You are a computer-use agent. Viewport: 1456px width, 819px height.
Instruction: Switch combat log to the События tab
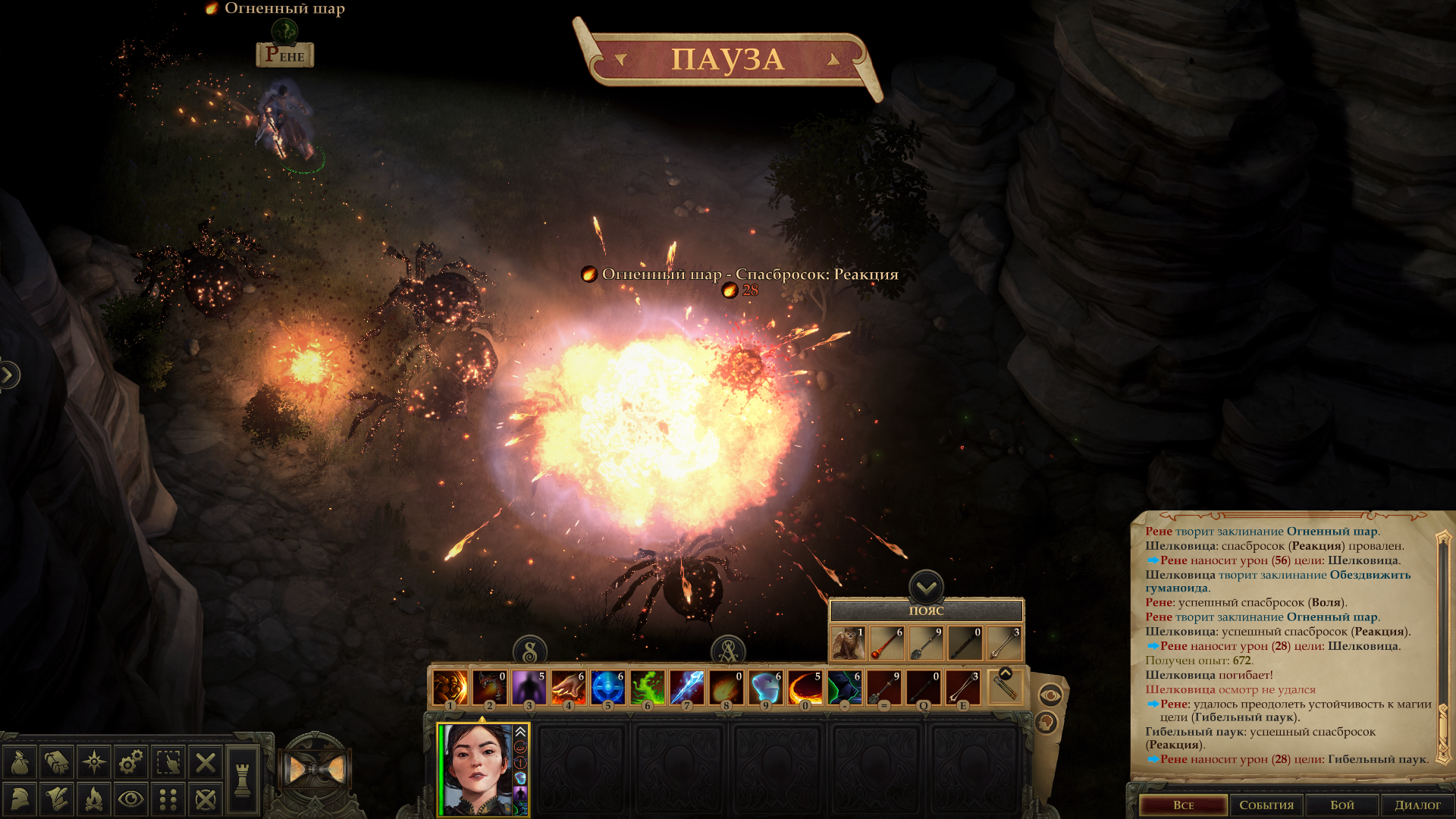click(1266, 805)
